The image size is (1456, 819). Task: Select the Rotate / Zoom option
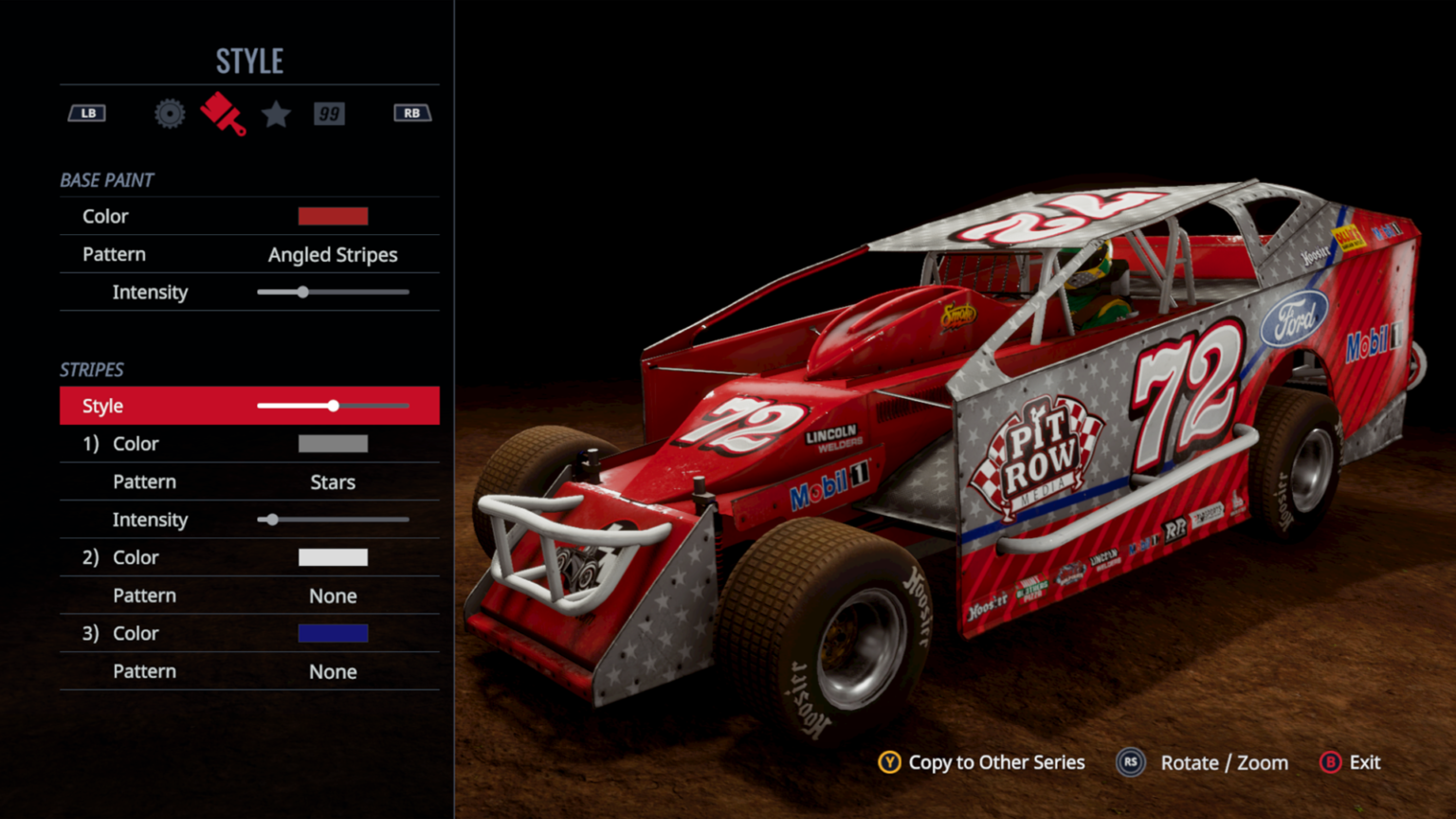click(x=1223, y=762)
